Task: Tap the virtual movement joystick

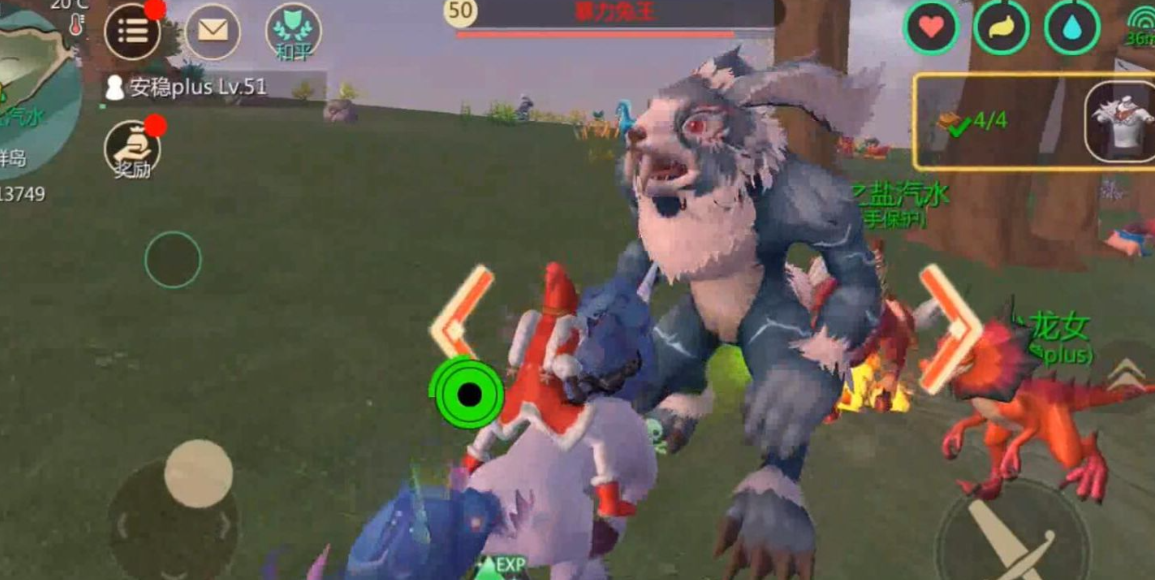Action: (198, 473)
